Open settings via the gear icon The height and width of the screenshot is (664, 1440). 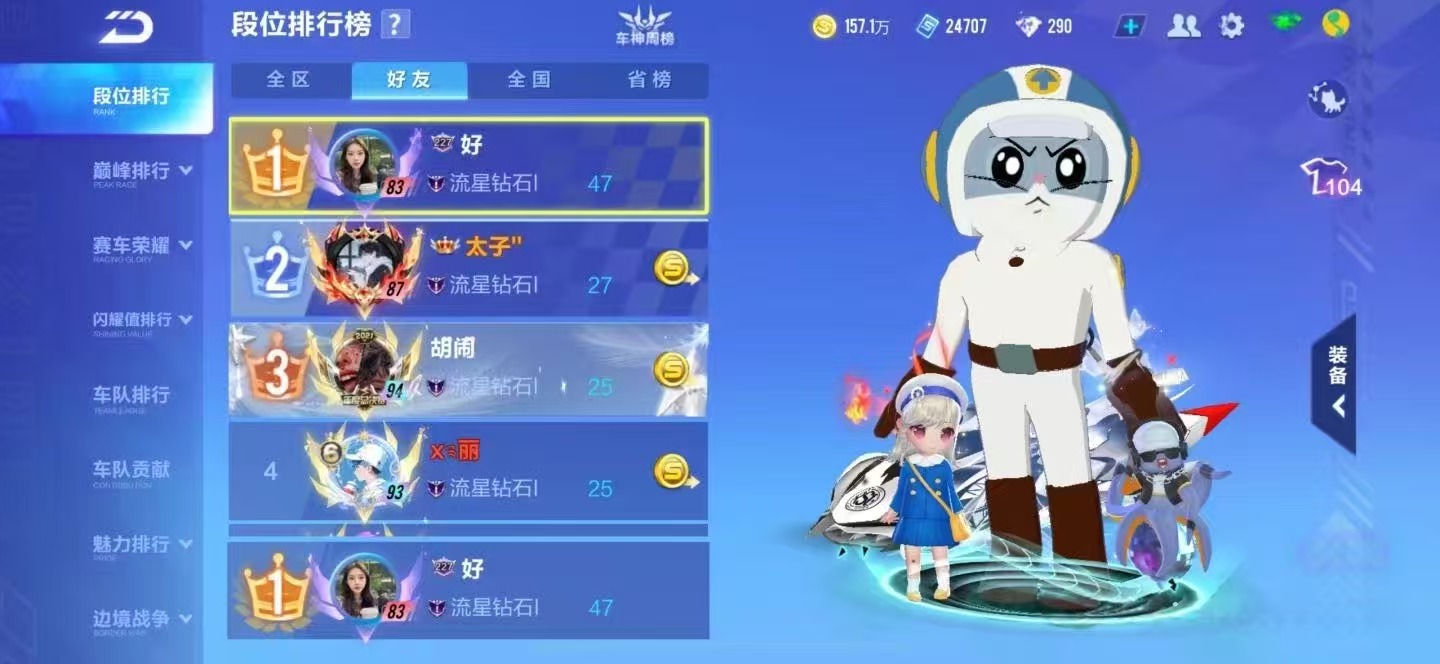pos(1232,27)
